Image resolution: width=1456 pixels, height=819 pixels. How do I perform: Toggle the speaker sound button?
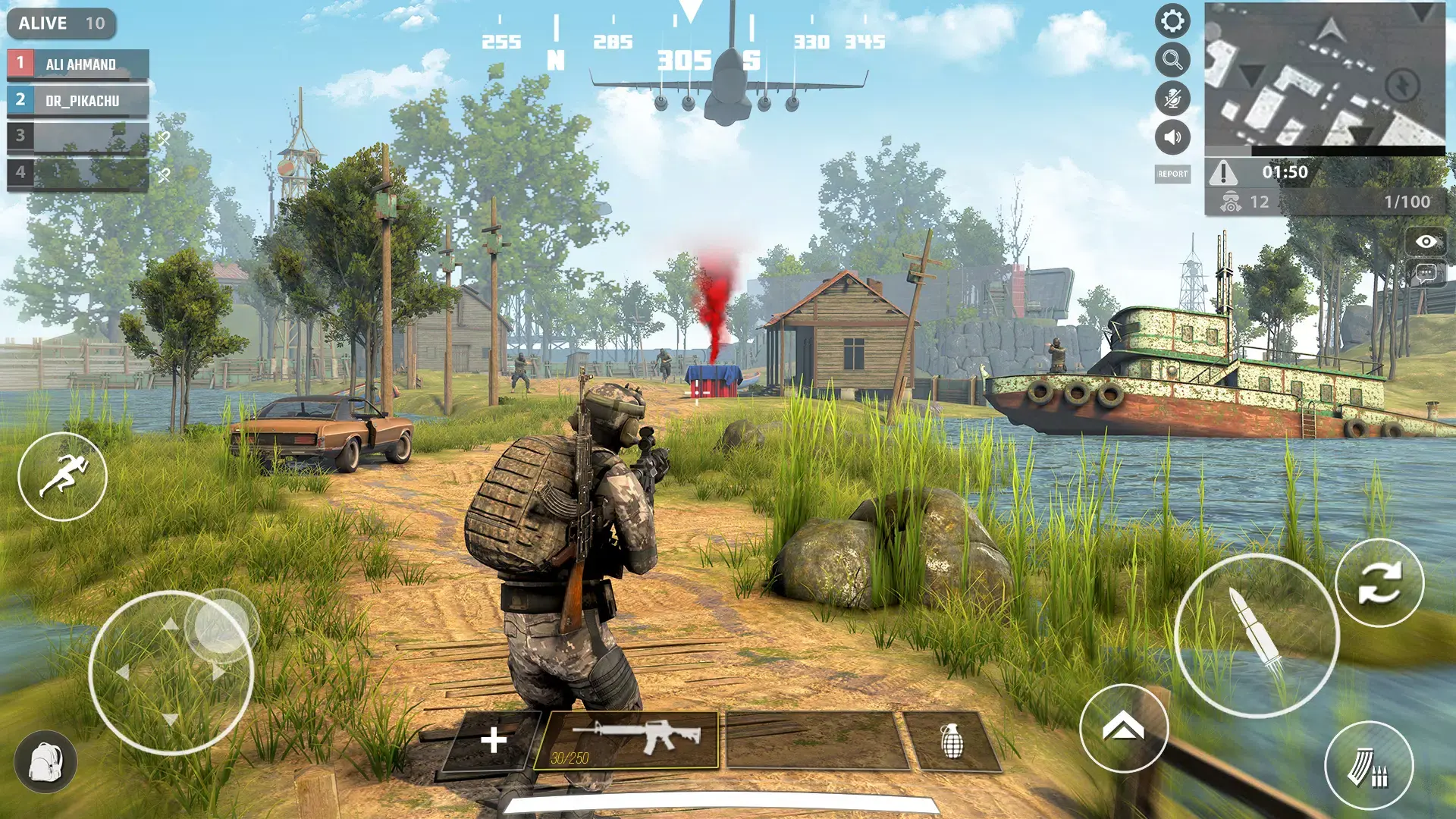click(1172, 137)
